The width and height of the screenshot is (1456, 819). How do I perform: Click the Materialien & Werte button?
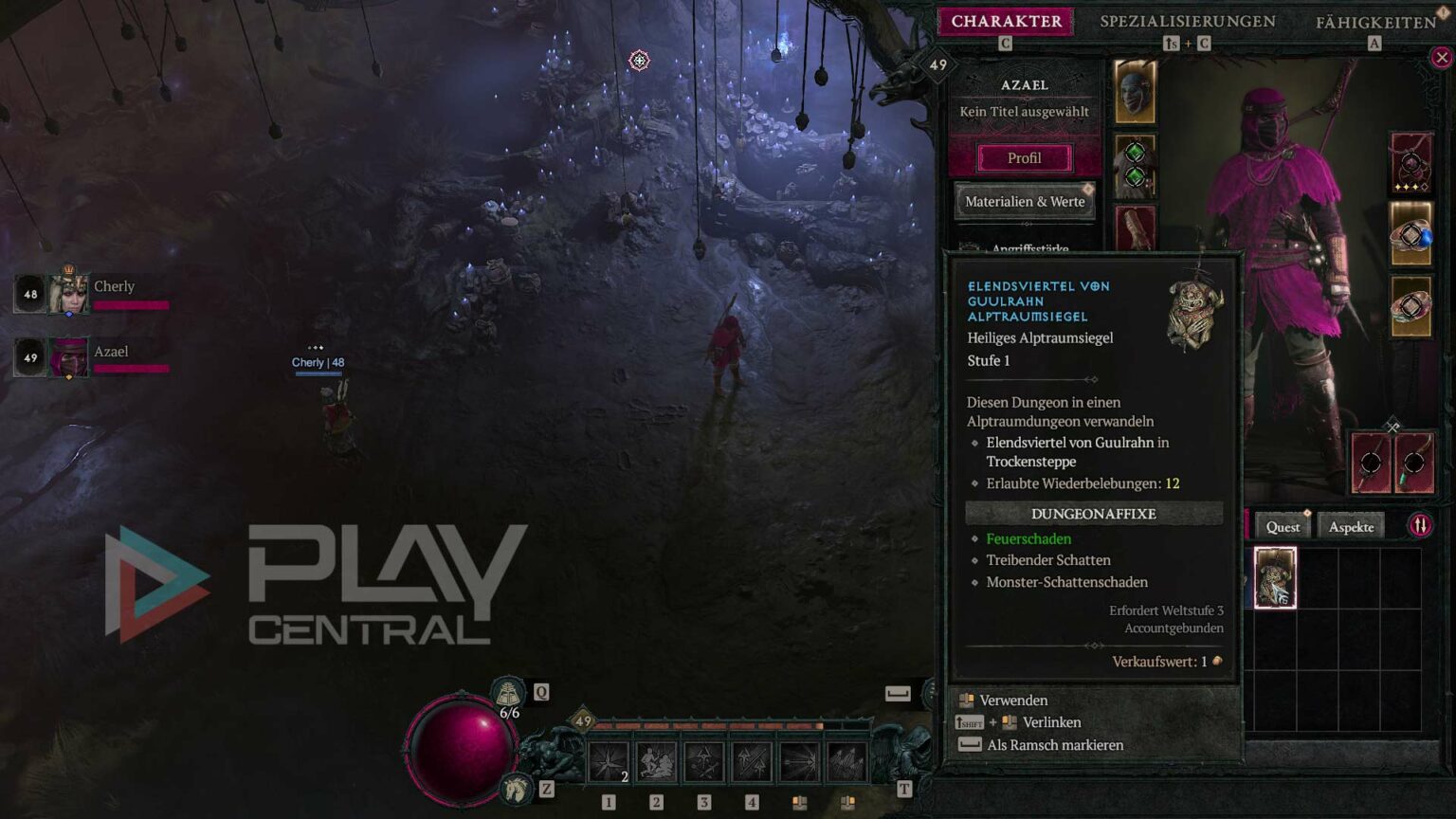click(x=1025, y=201)
